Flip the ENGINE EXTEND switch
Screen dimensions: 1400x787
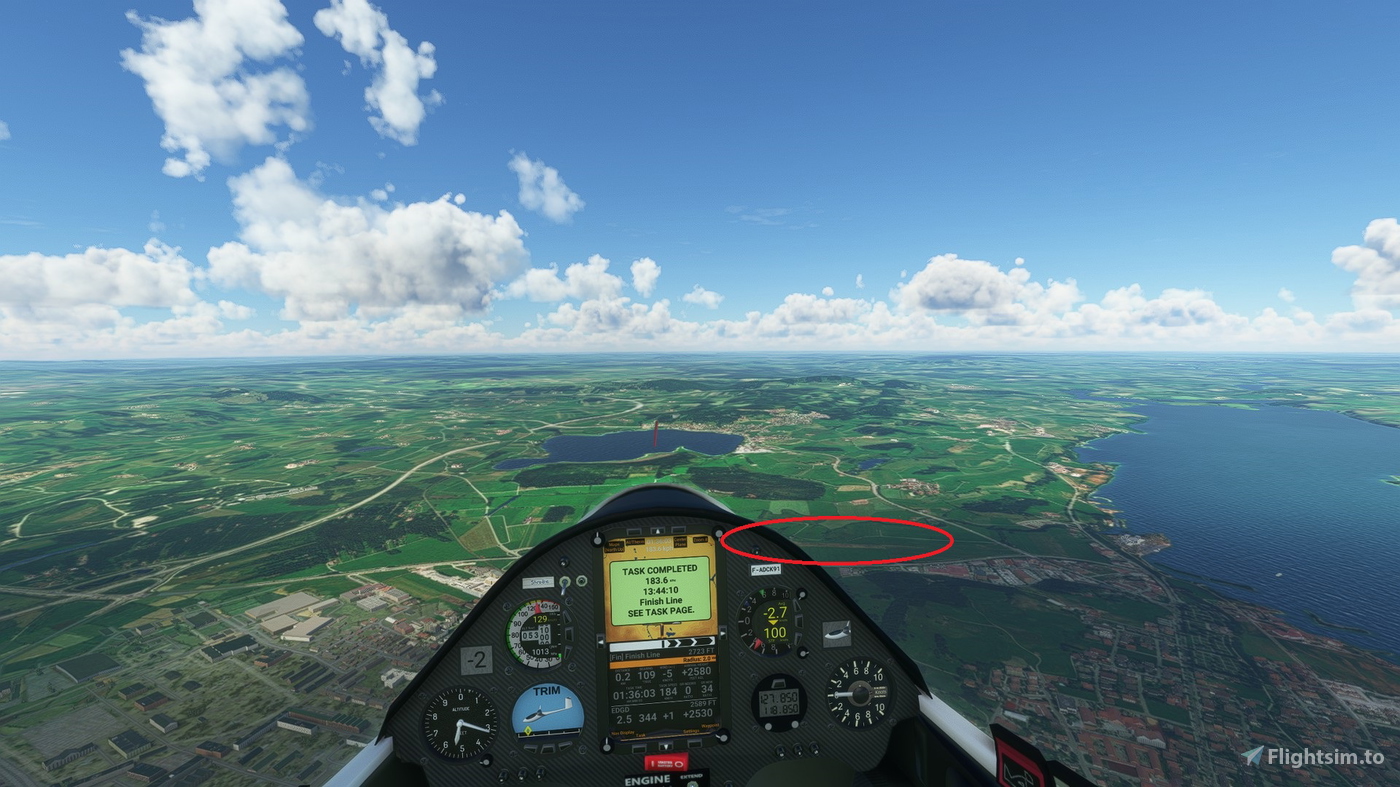[693, 782]
